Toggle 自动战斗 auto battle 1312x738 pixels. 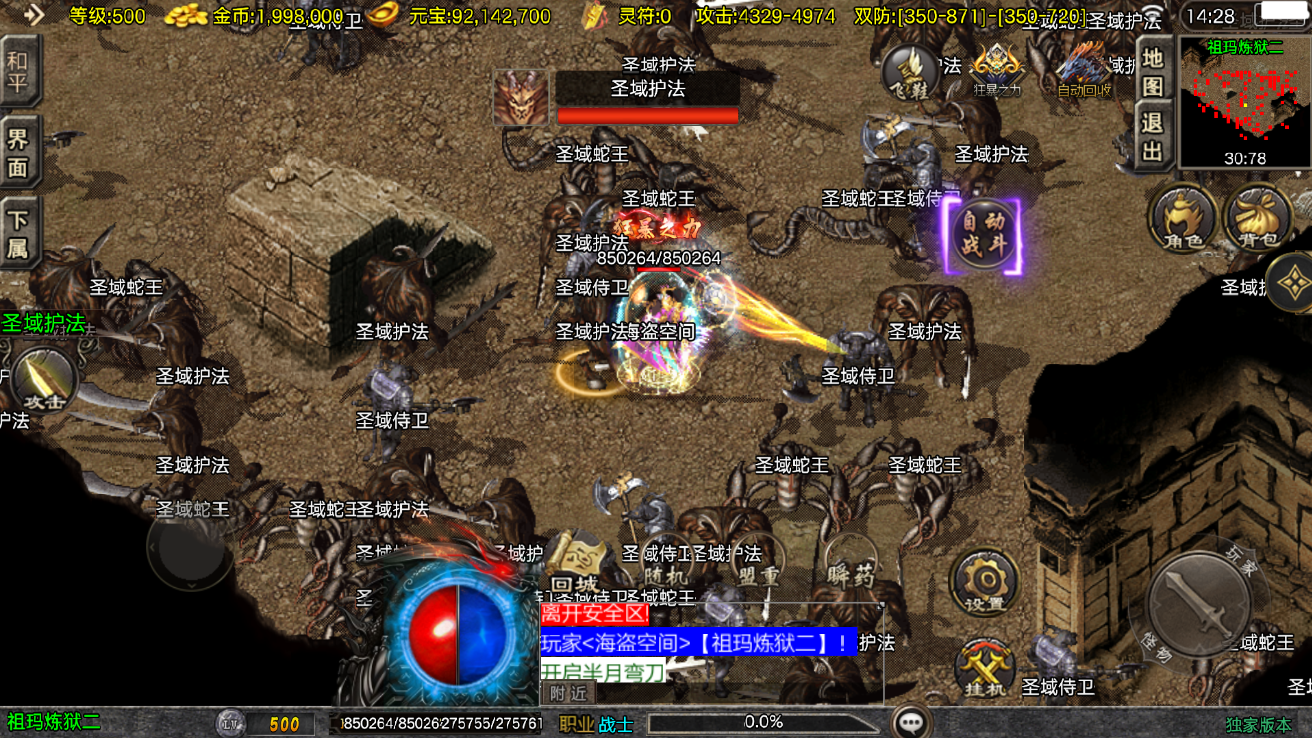tap(983, 234)
